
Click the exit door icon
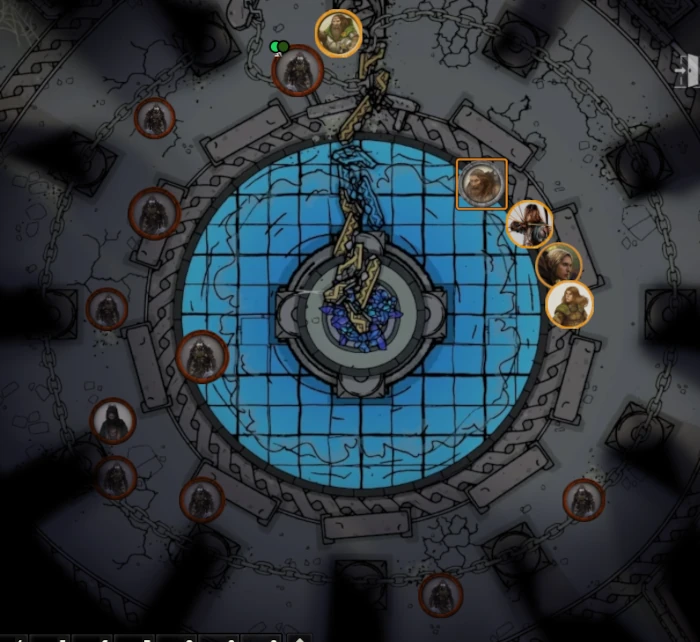(686, 70)
